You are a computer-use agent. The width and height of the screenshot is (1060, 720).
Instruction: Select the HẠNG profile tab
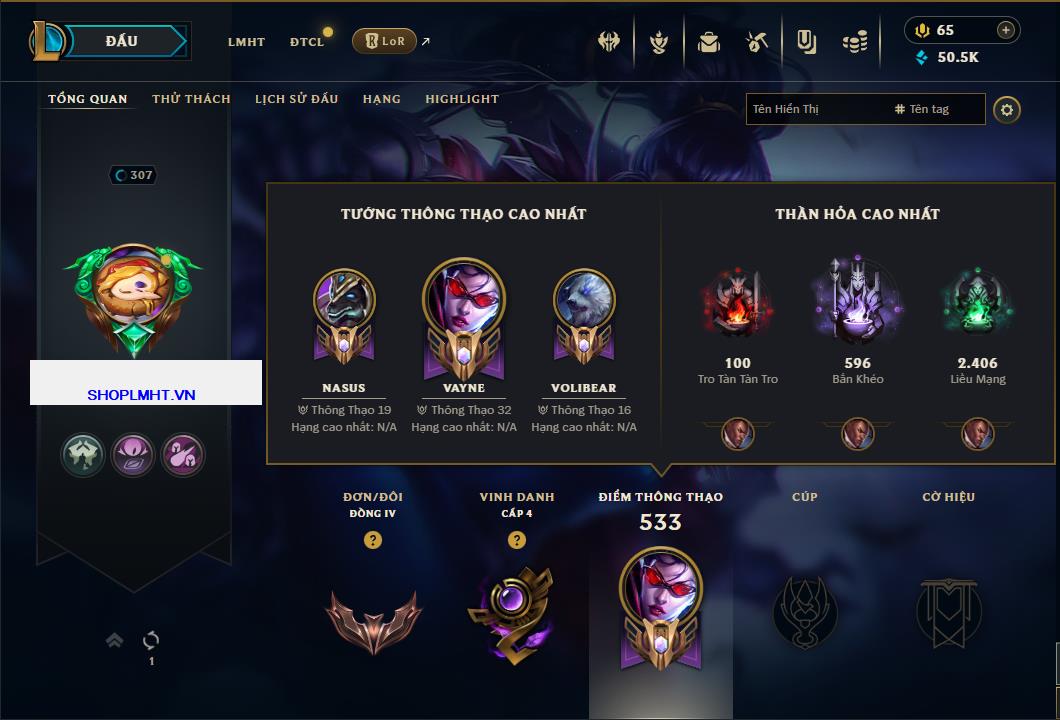[382, 99]
